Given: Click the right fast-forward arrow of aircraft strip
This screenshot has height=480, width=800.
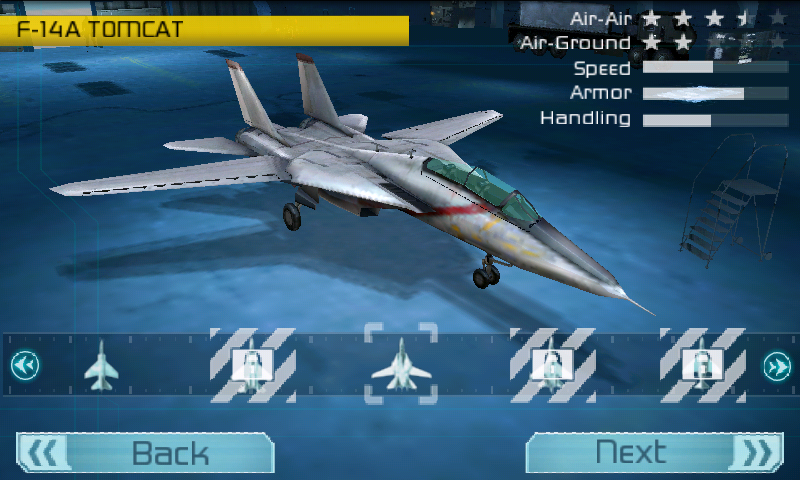Looking at the screenshot, I should pos(777,366).
